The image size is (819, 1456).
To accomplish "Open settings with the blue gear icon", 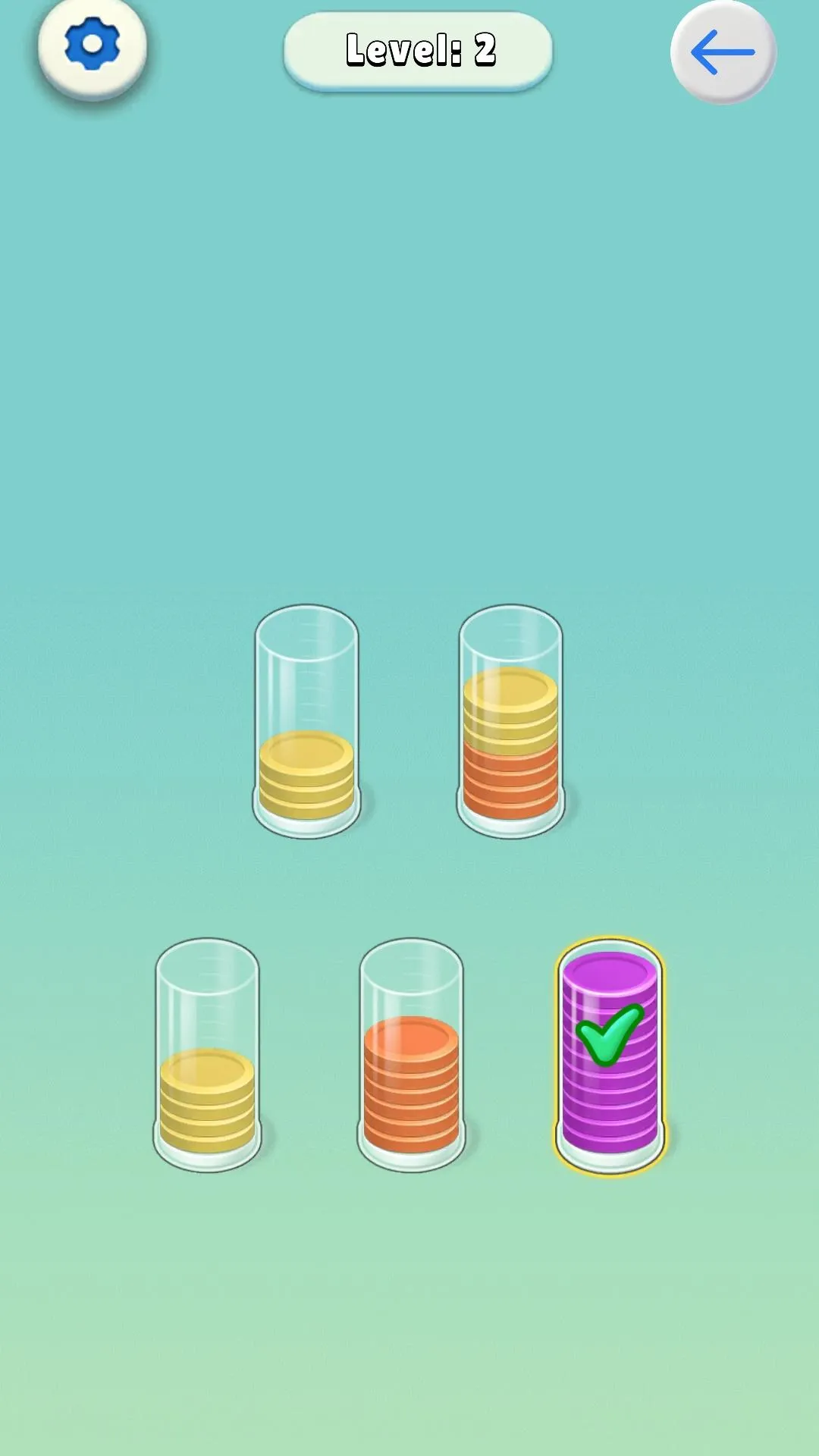I will tap(92, 47).
